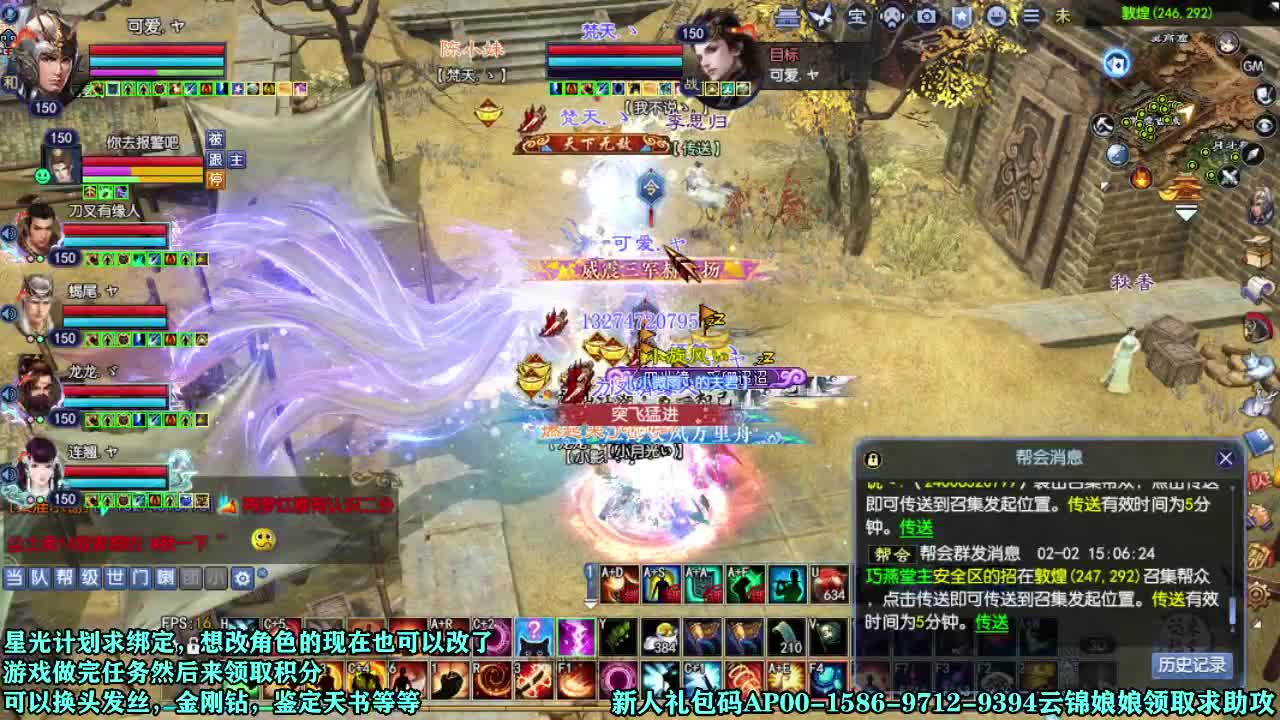This screenshot has width=1280, height=720.
Task: Collapse the minimap using the small arrow below it
Action: click(x=1186, y=214)
